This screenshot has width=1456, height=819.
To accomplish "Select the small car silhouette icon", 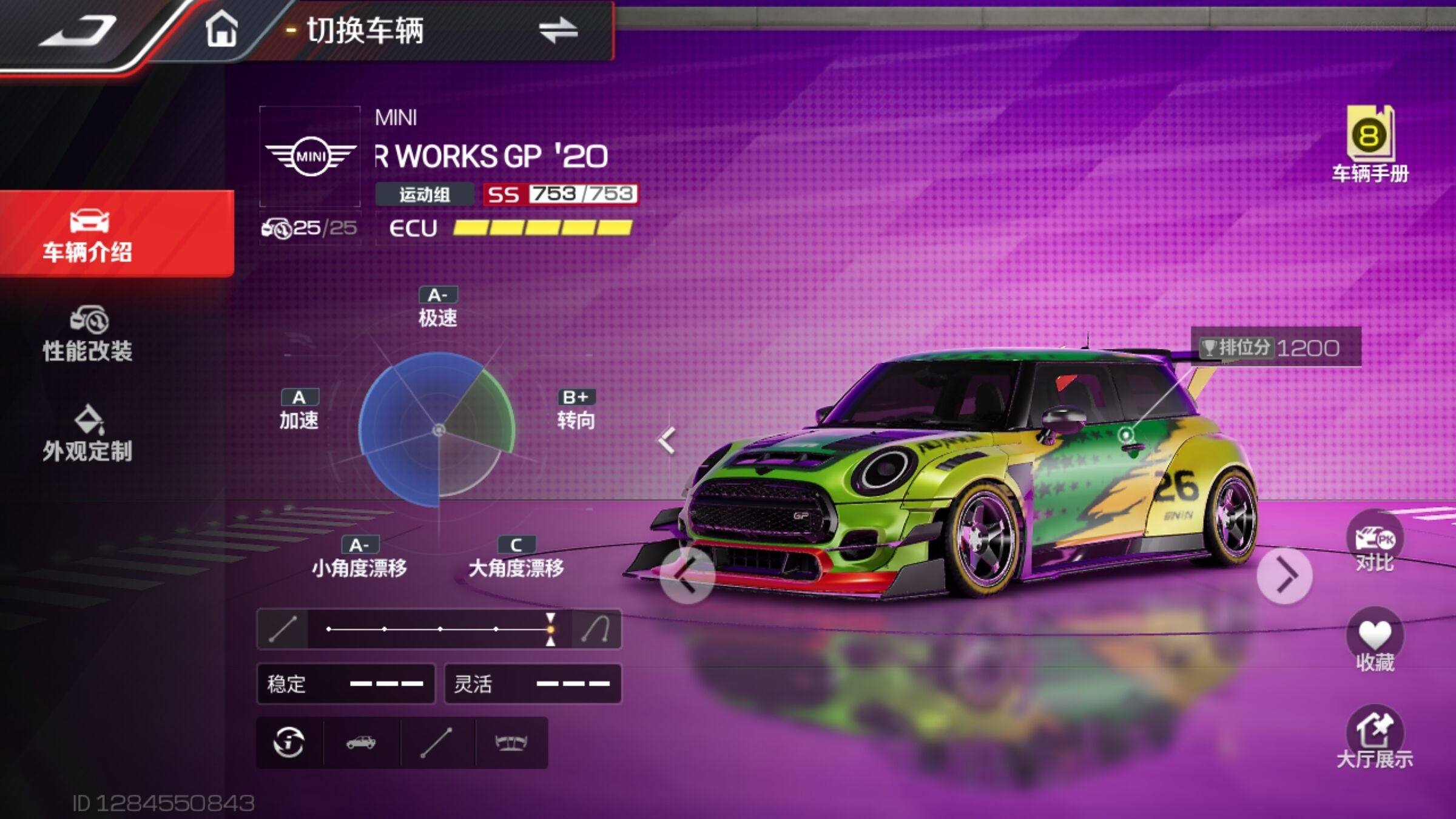I will click(361, 743).
